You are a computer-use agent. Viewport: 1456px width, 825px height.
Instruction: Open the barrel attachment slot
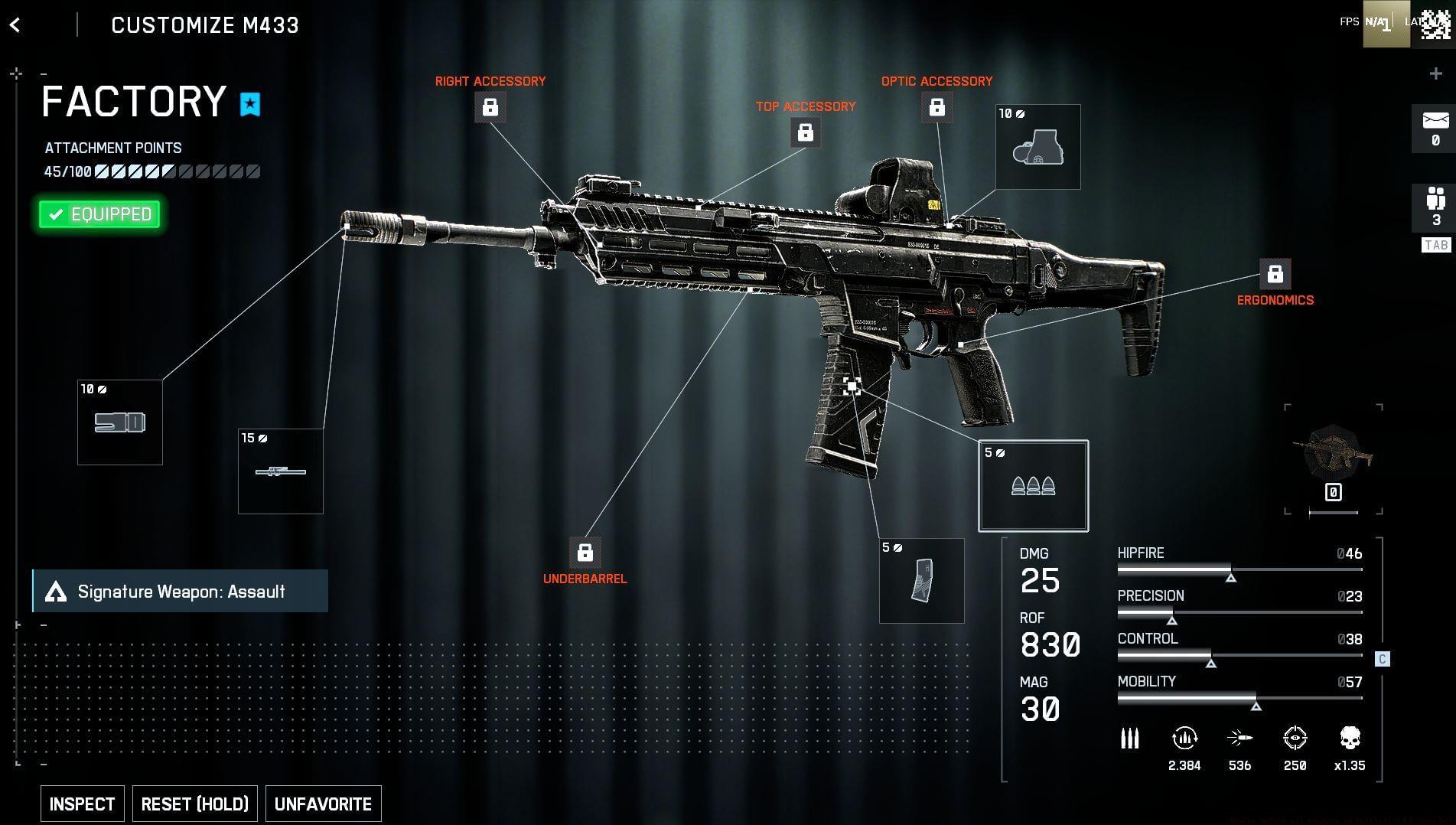coord(281,471)
